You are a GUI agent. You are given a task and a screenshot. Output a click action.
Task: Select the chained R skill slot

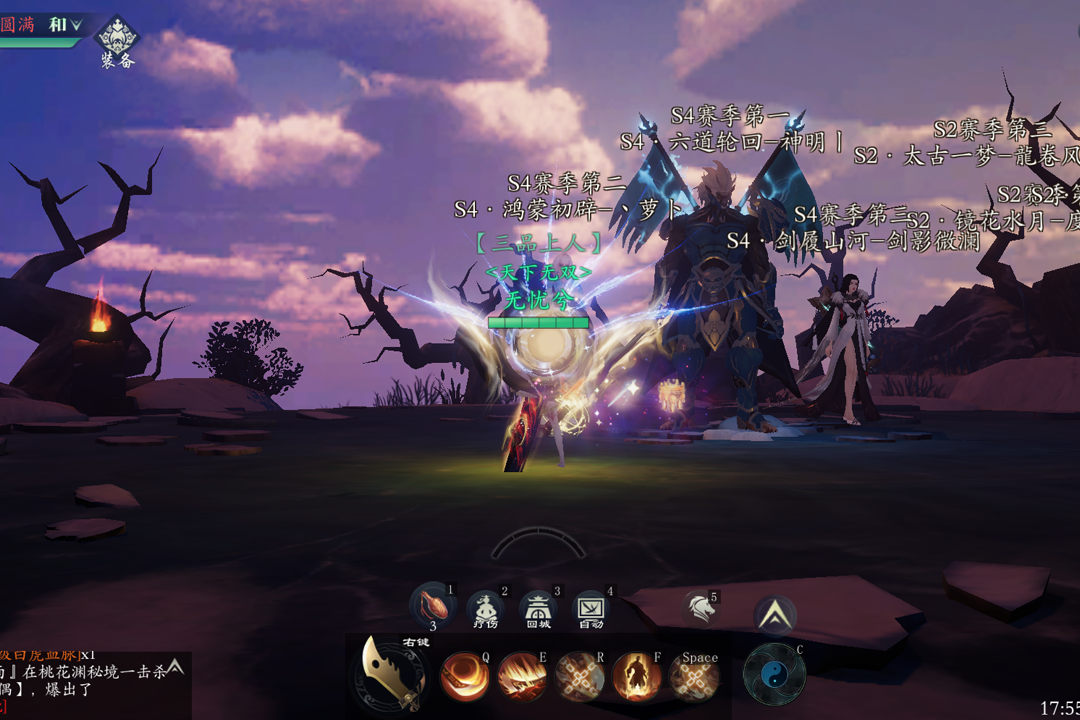(580, 677)
